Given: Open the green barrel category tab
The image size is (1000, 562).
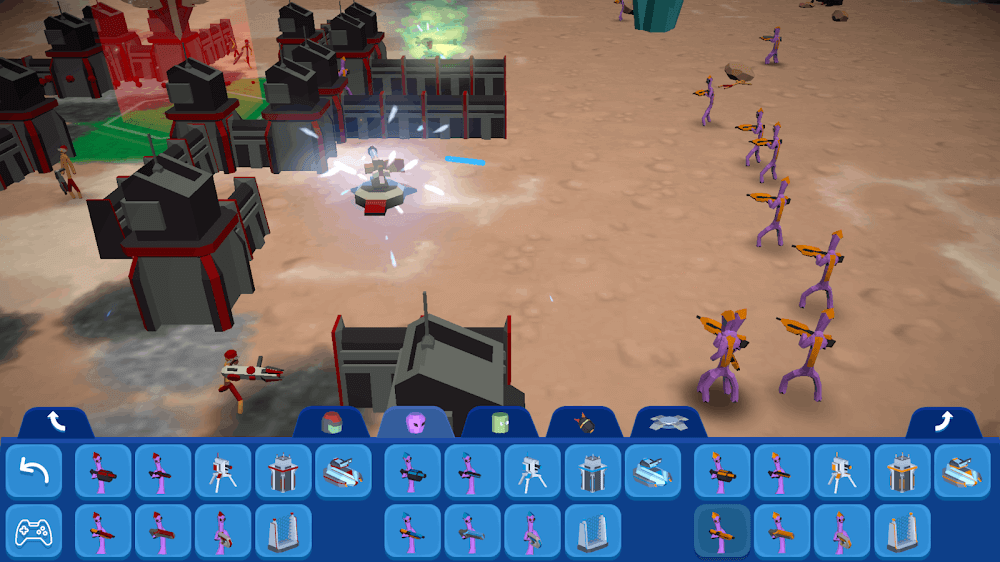Looking at the screenshot, I should [x=501, y=423].
